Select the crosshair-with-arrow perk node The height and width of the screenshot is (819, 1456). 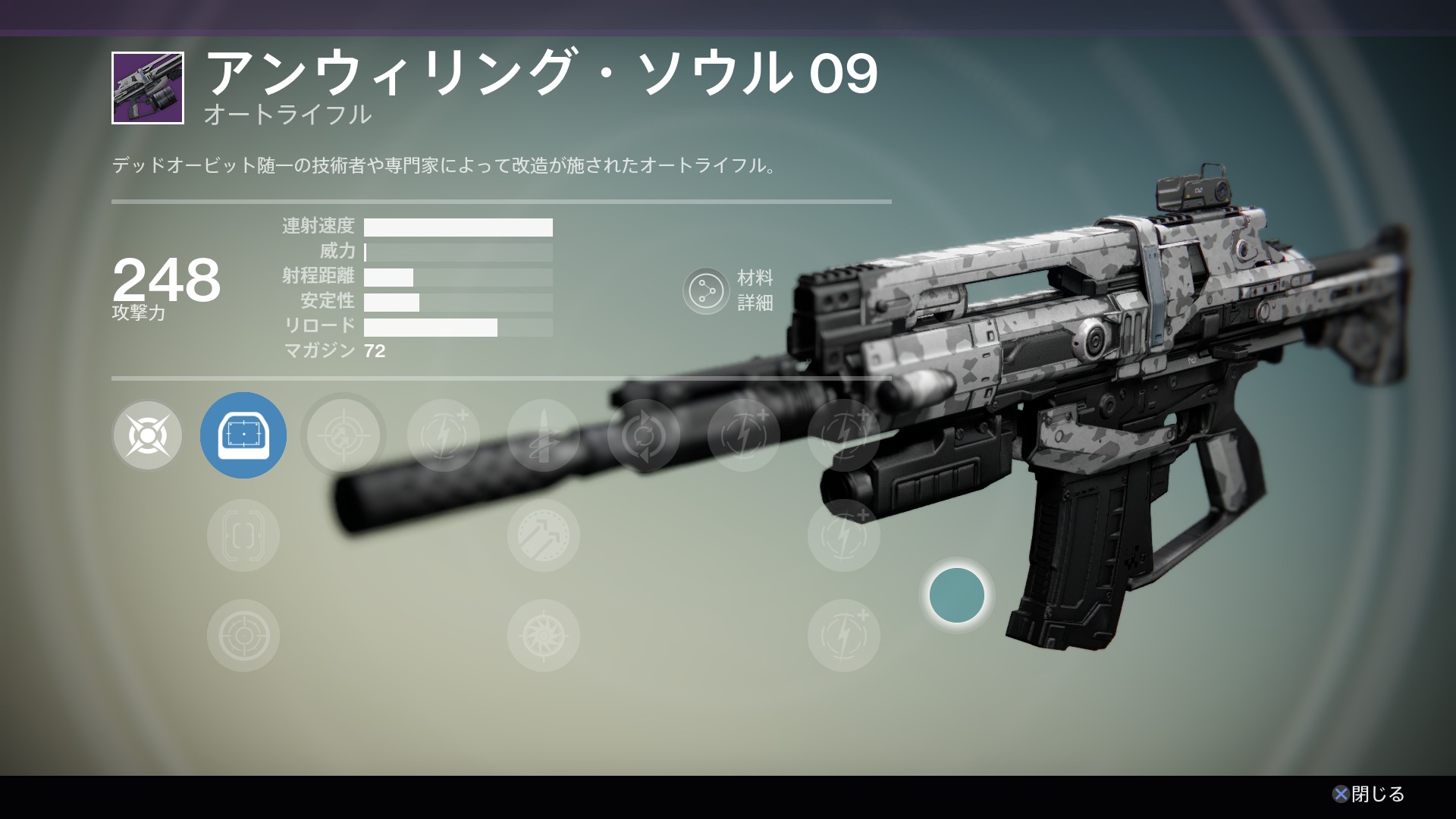(x=344, y=435)
